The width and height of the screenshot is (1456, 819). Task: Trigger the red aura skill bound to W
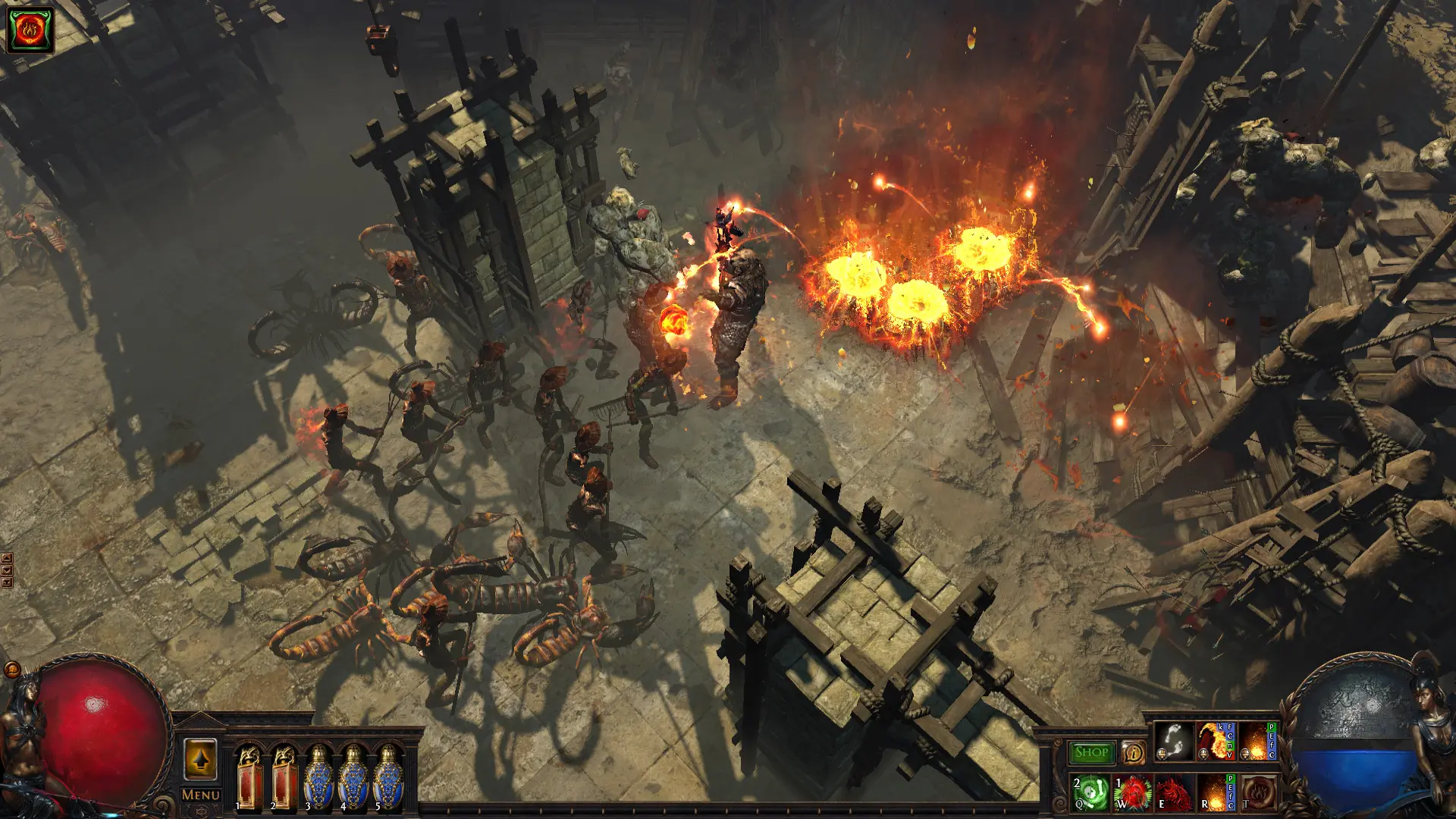(1132, 794)
